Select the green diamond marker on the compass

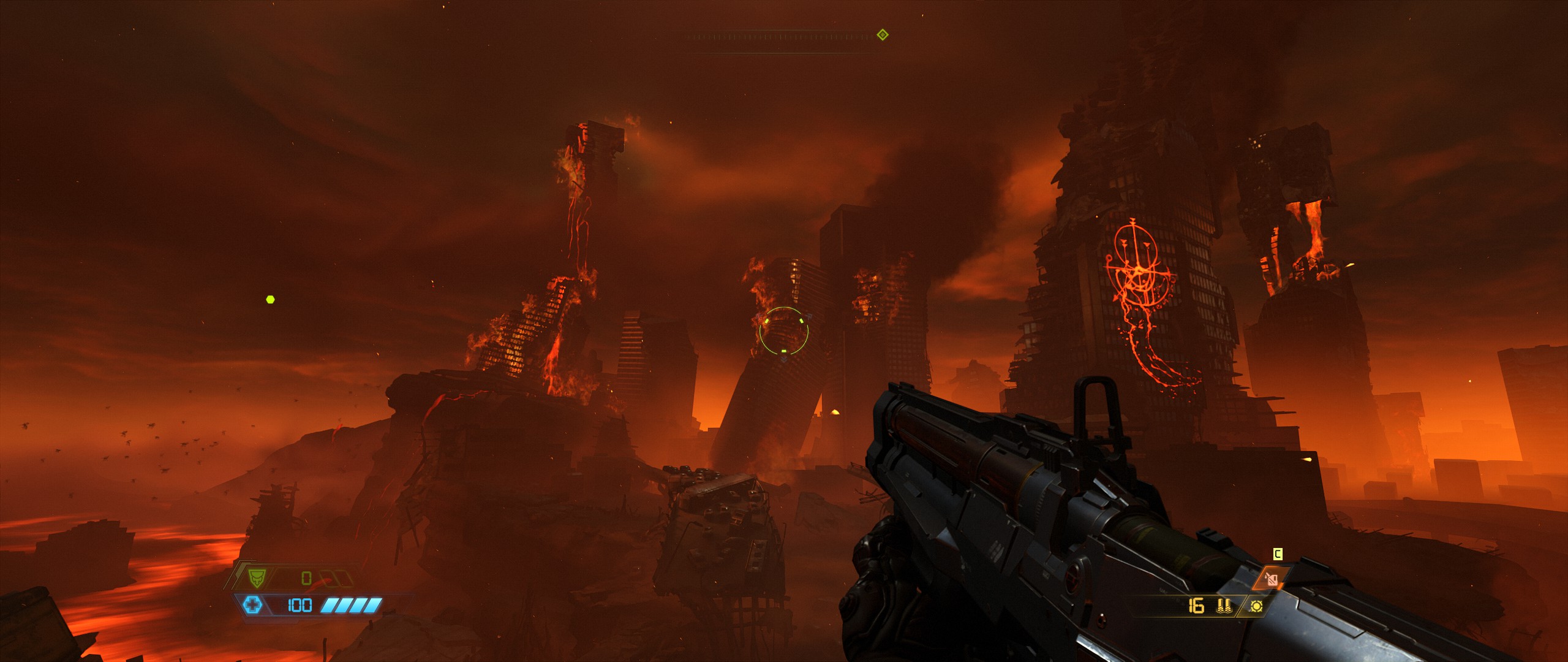coord(883,35)
